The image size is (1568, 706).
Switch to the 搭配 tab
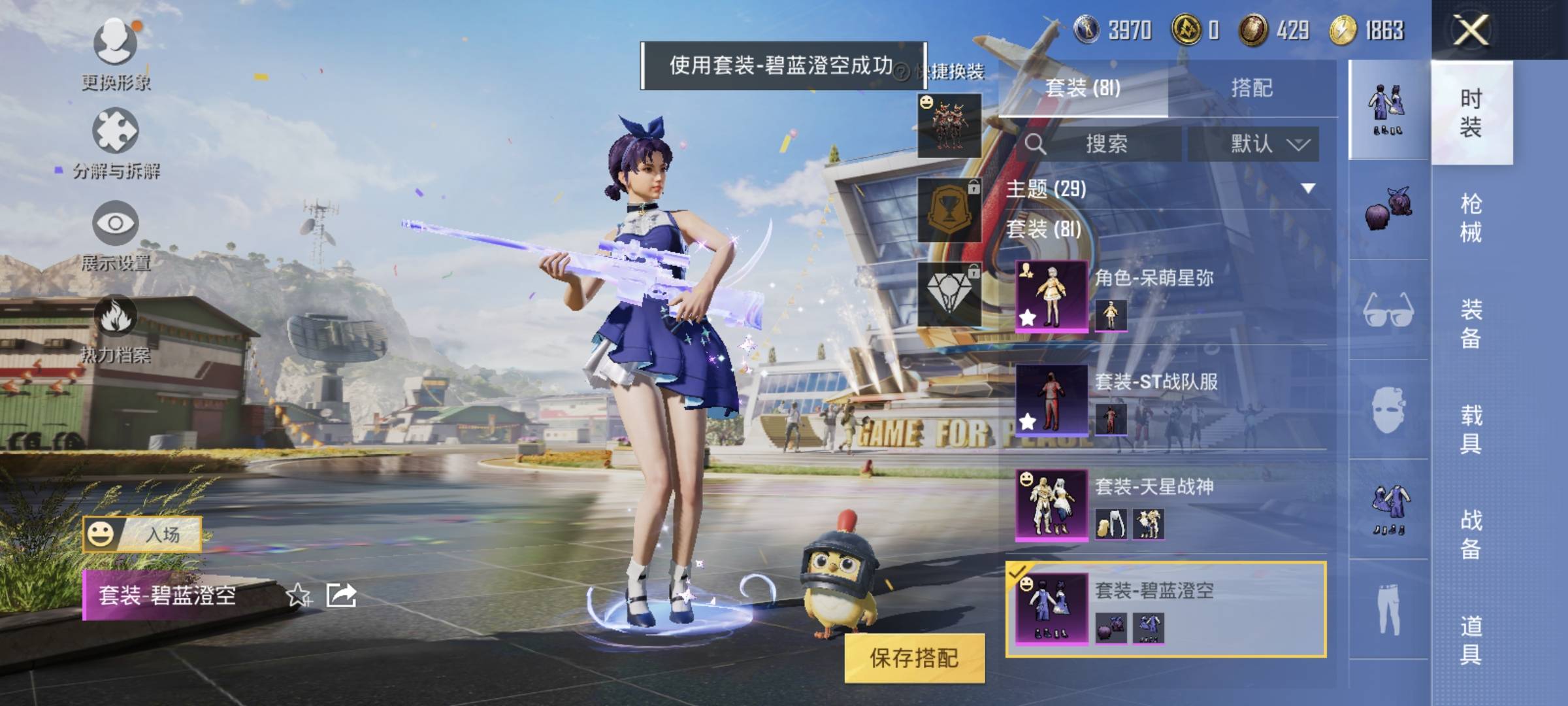(1251, 88)
